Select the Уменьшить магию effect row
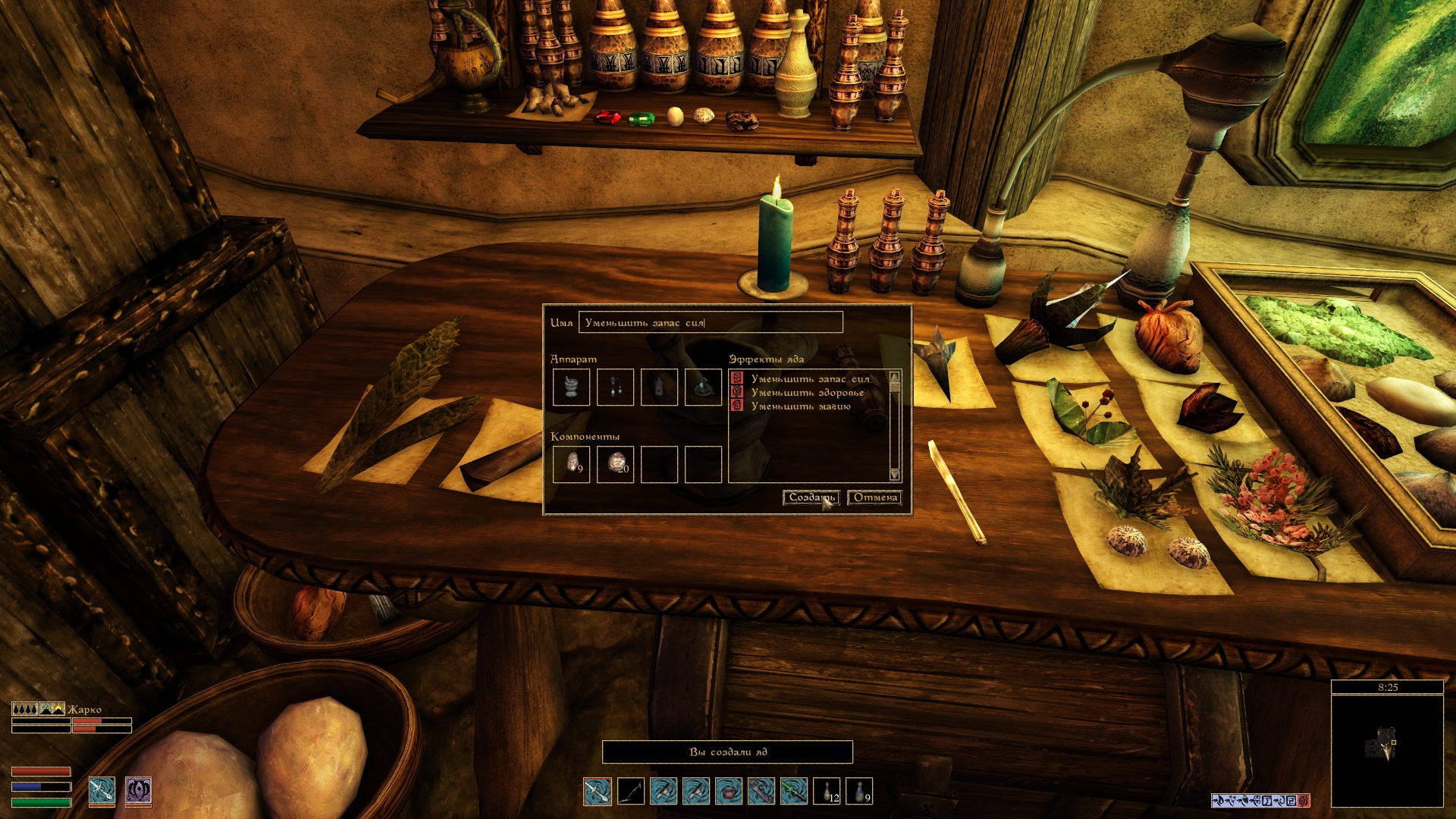1456x819 pixels. click(x=800, y=406)
